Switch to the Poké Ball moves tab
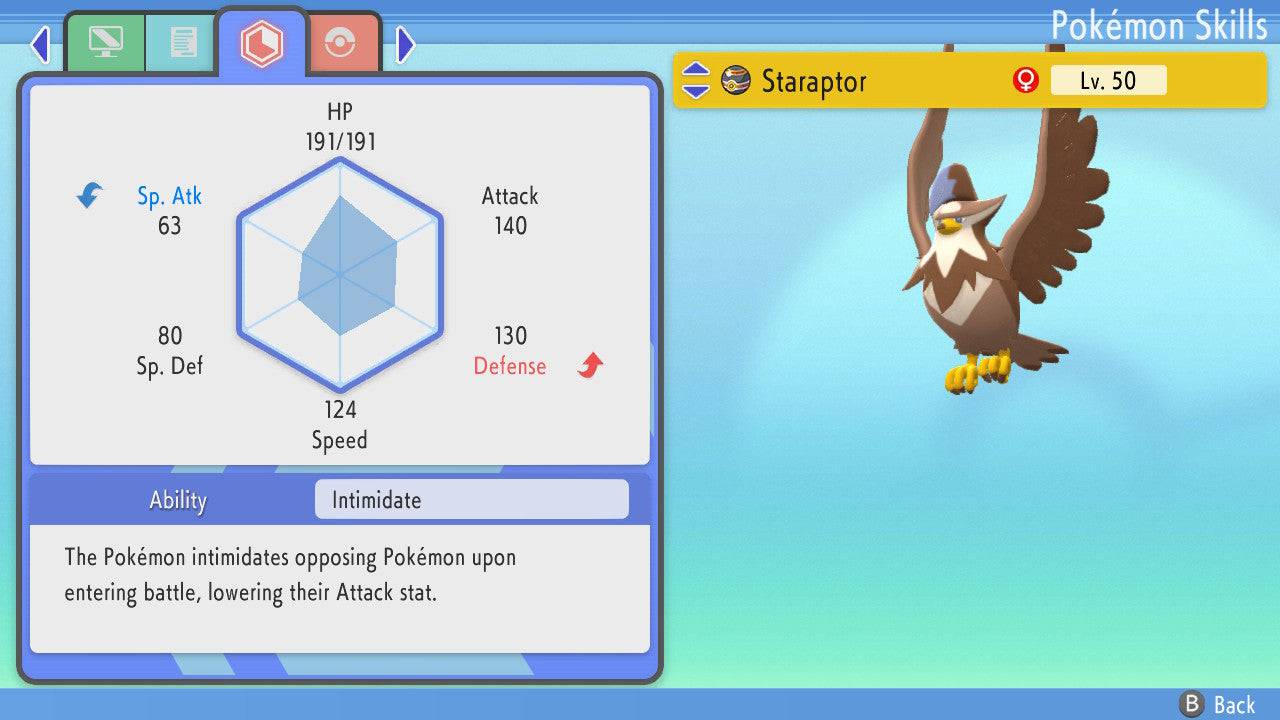 pos(341,44)
